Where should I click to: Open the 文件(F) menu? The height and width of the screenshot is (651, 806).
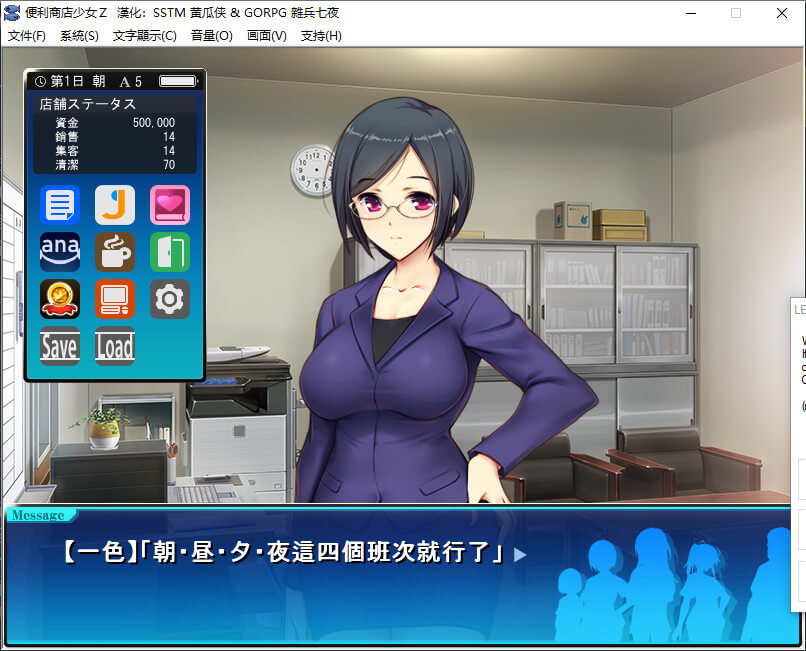tap(27, 36)
